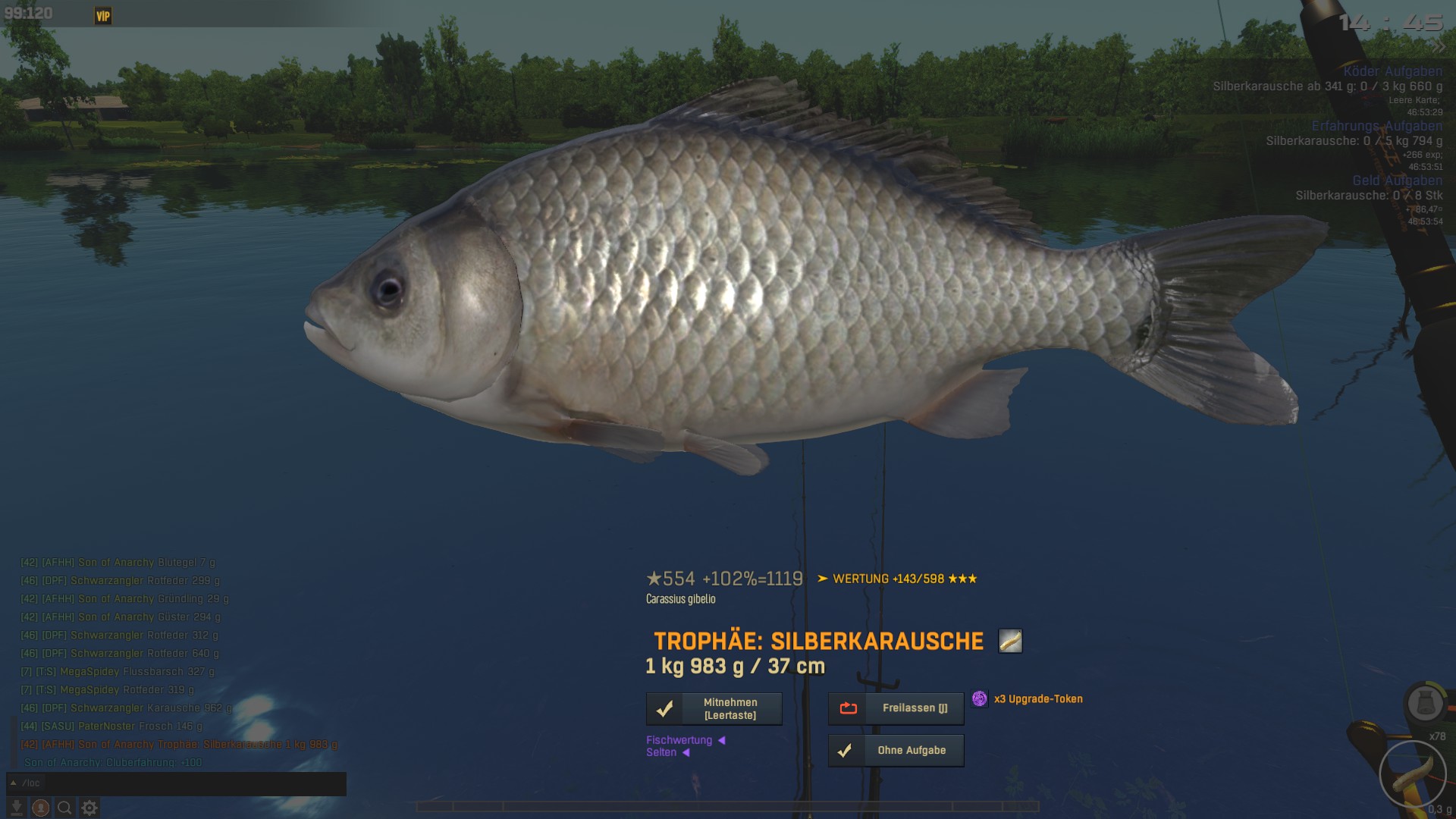
Task: Click the groundbait feeder icon
Action: coord(1424,704)
